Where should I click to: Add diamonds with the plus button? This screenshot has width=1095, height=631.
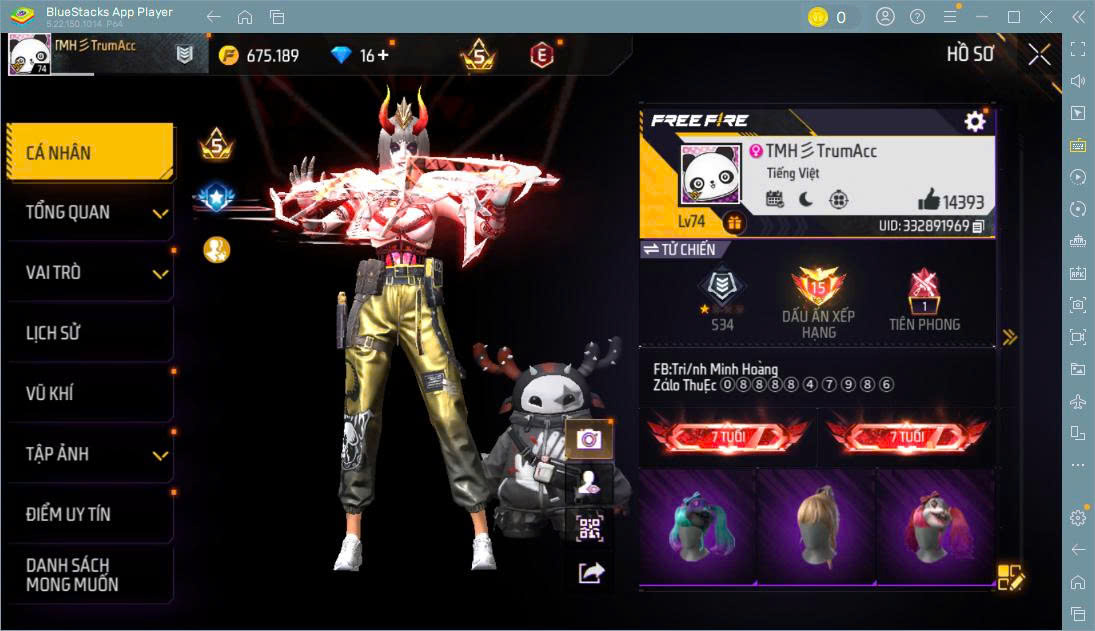point(382,55)
